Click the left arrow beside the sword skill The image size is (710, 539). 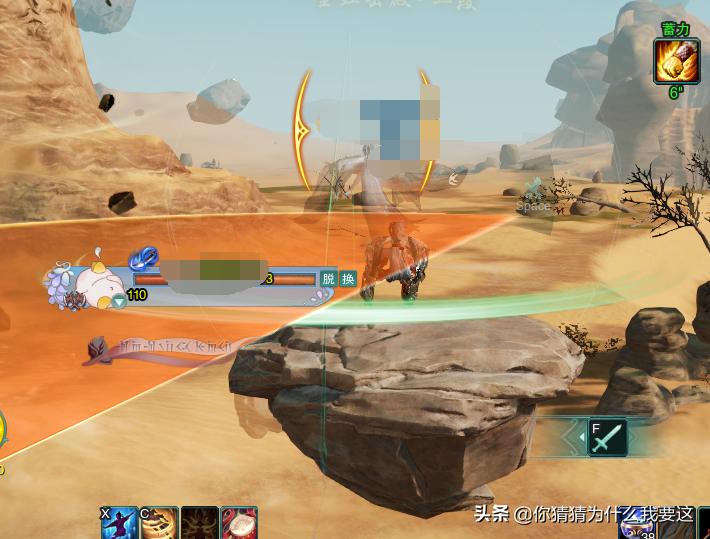[573, 437]
